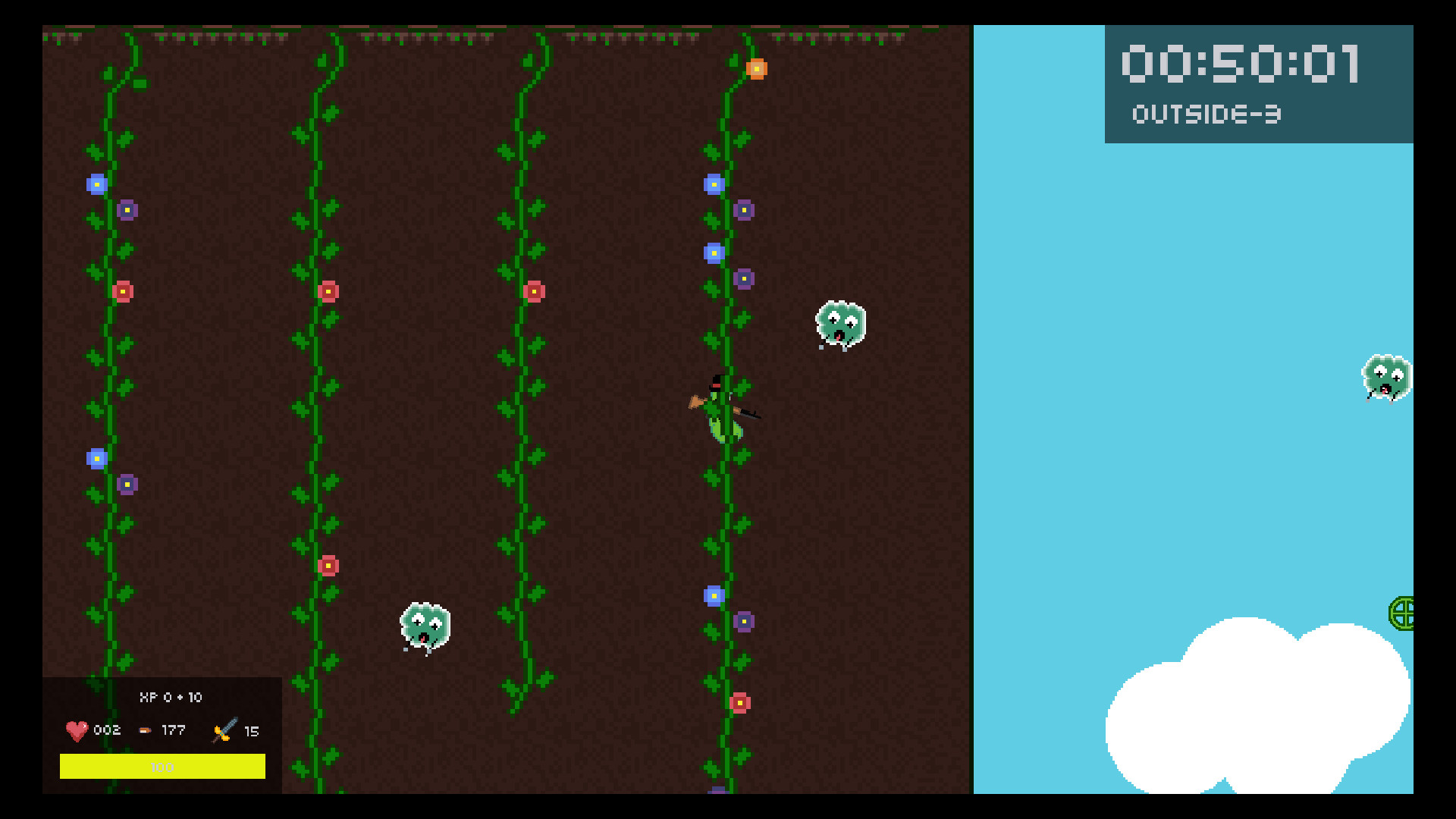Select the bullet ammo icon showing 177
The height and width of the screenshot is (819, 1456).
tap(146, 730)
